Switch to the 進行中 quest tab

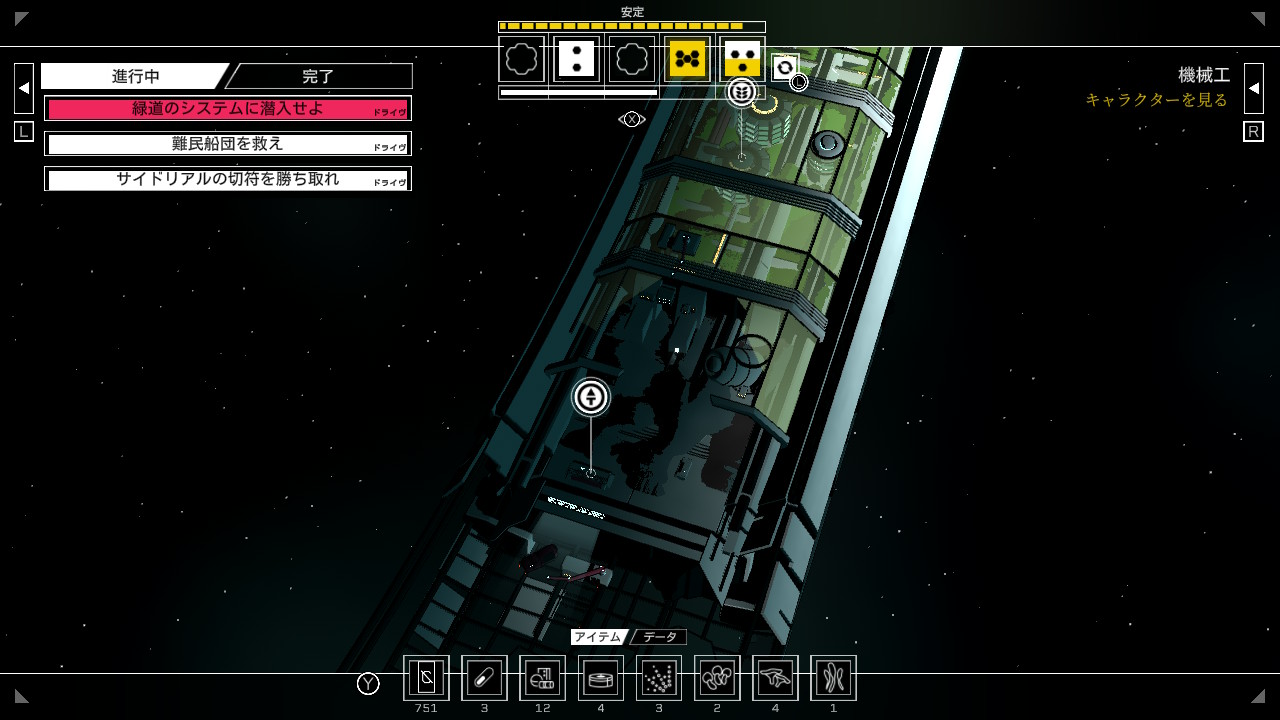[x=135, y=77]
